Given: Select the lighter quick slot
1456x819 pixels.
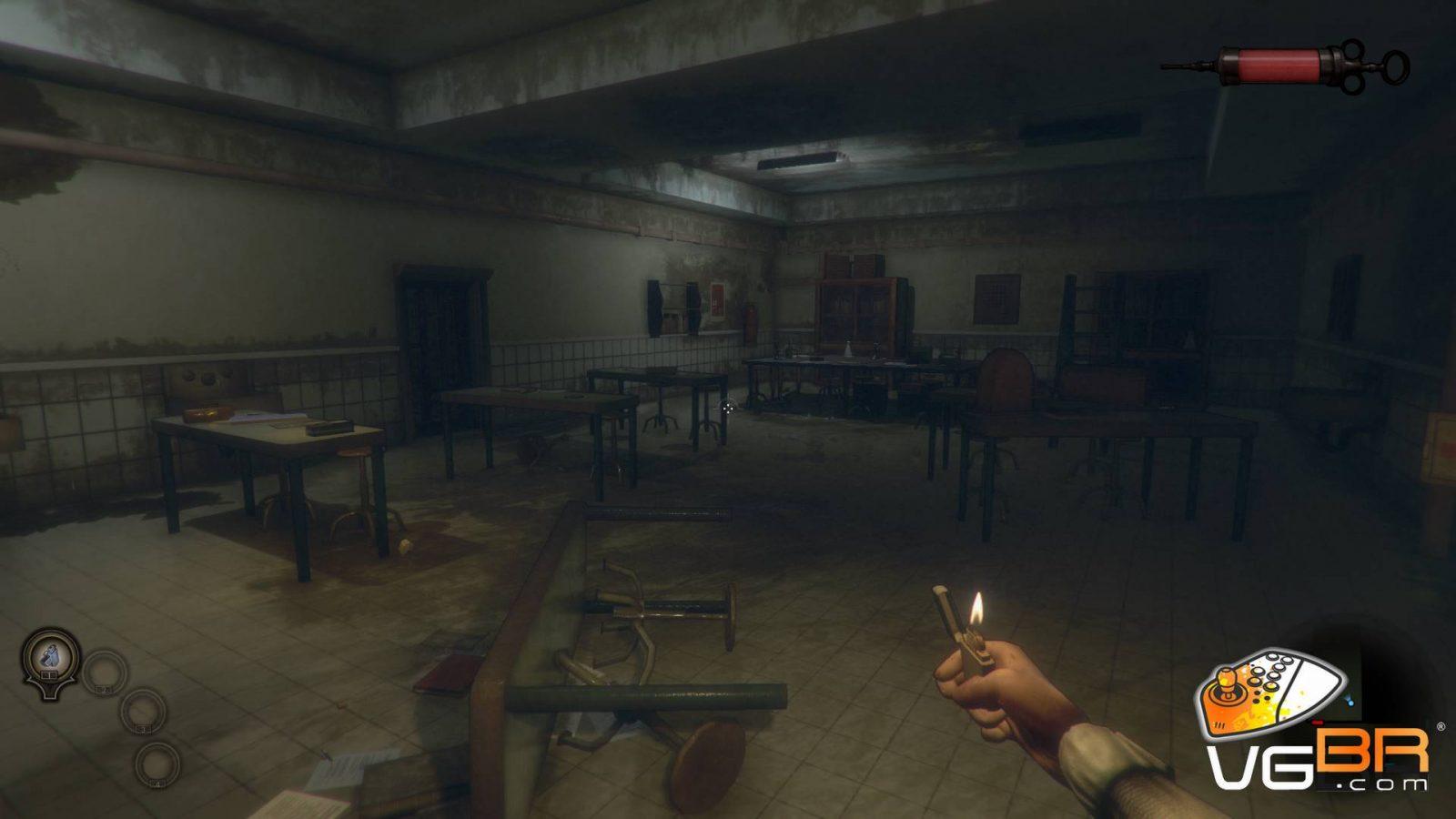Looking at the screenshot, I should pyautogui.click(x=47, y=653).
